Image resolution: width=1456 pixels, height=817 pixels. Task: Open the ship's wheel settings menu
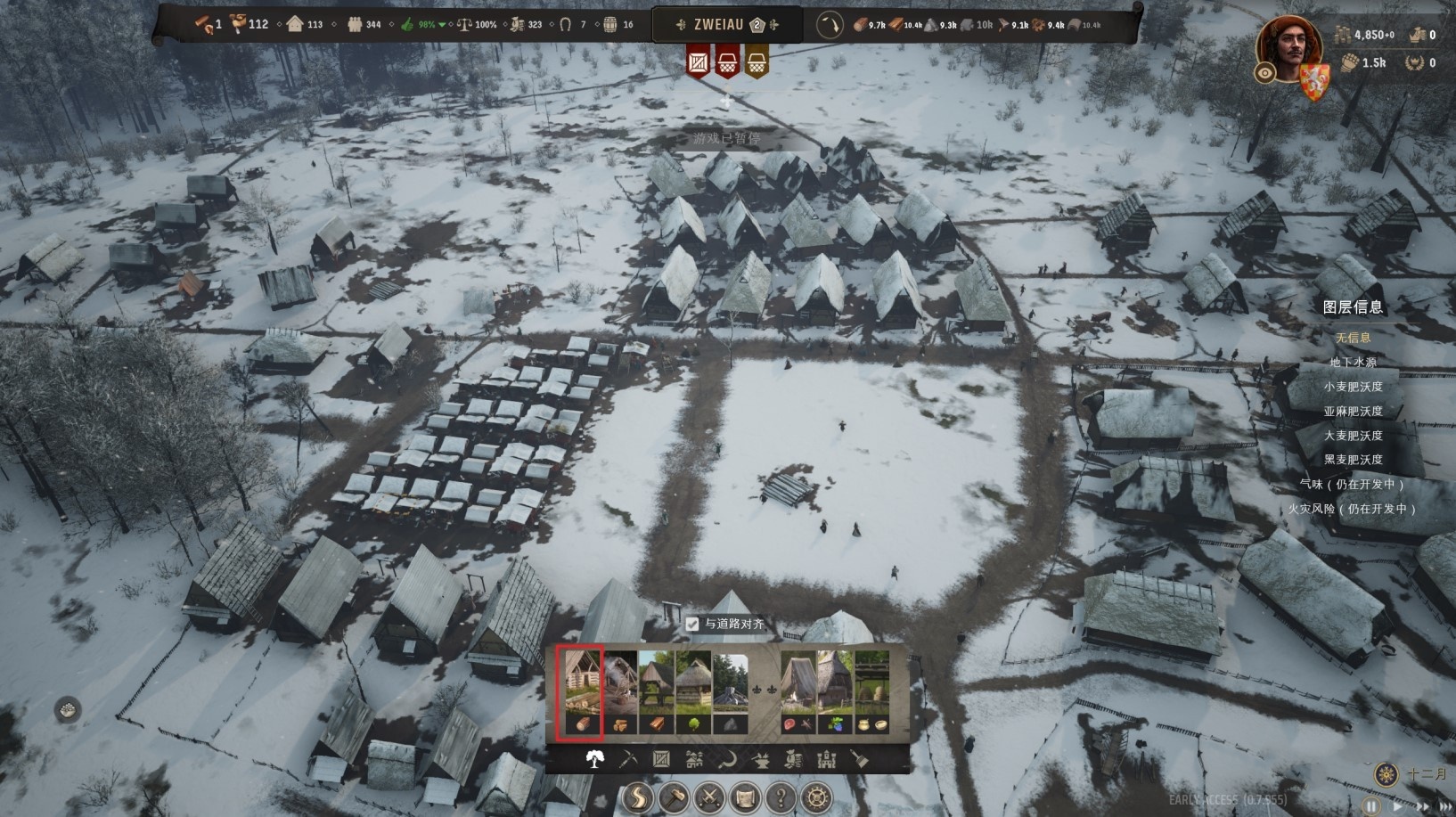coord(817,797)
